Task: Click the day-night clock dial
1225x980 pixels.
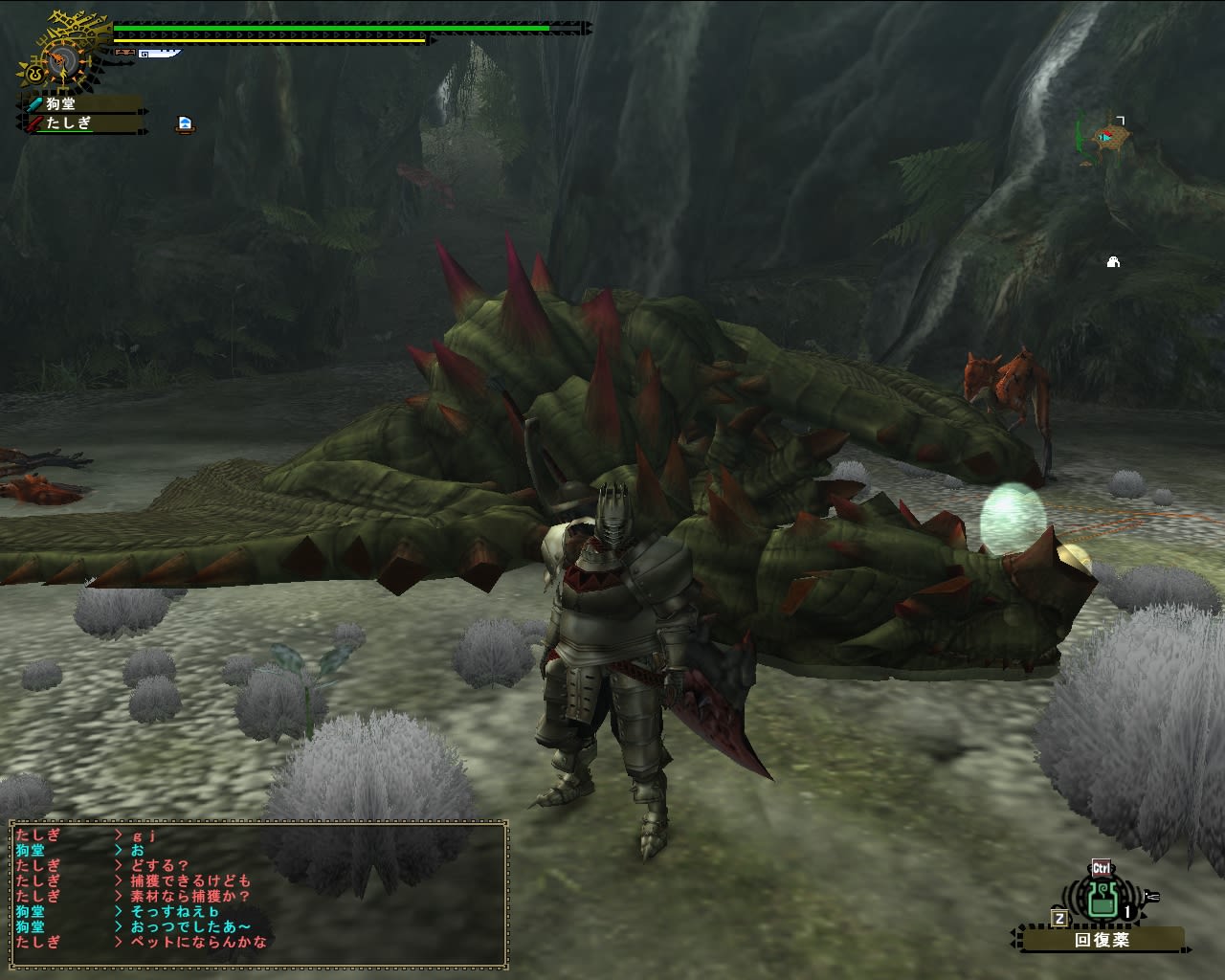Action: [x=59, y=59]
